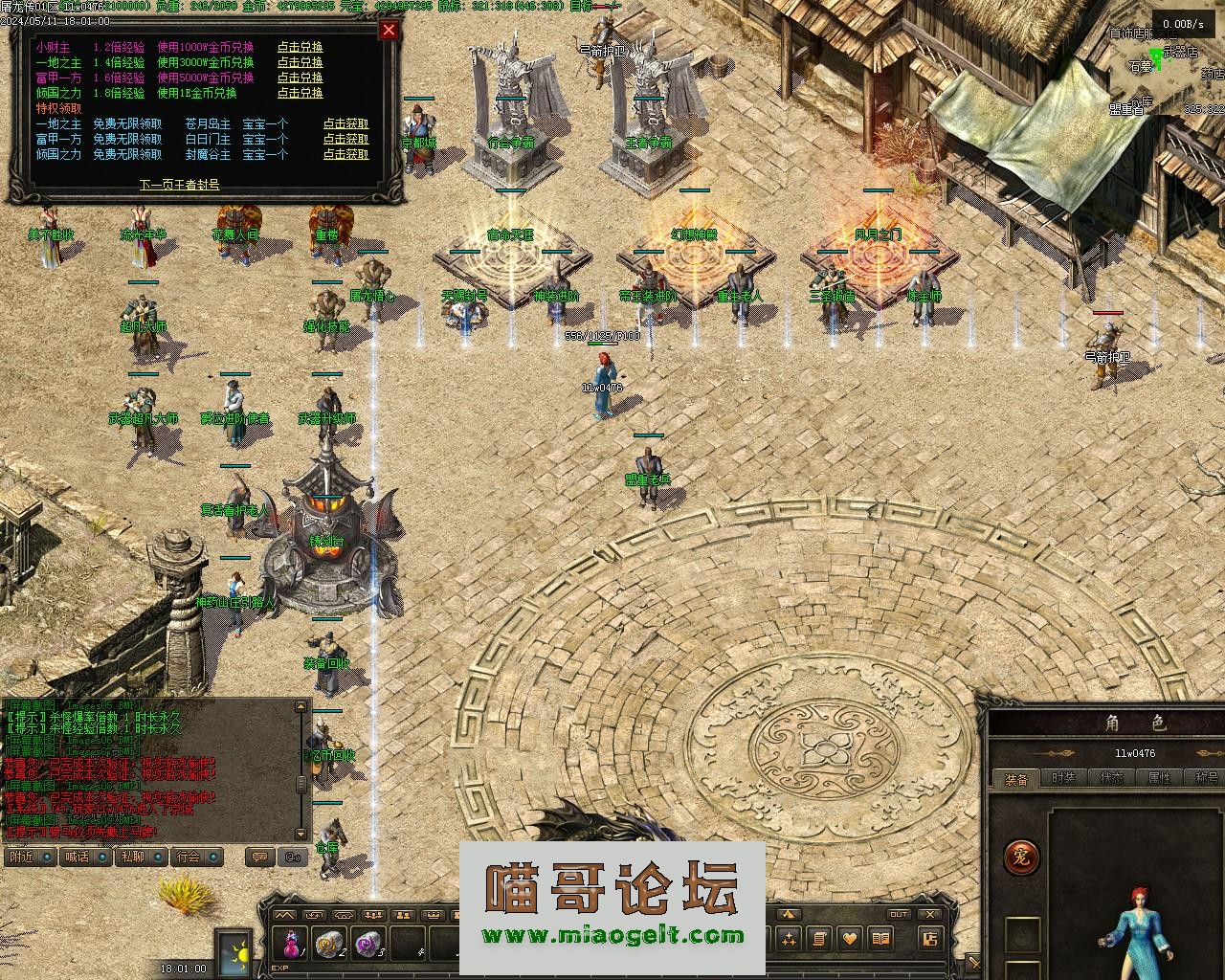This screenshot has height=980, width=1225.
Task: Close the title exchange panel
Action: click(389, 30)
